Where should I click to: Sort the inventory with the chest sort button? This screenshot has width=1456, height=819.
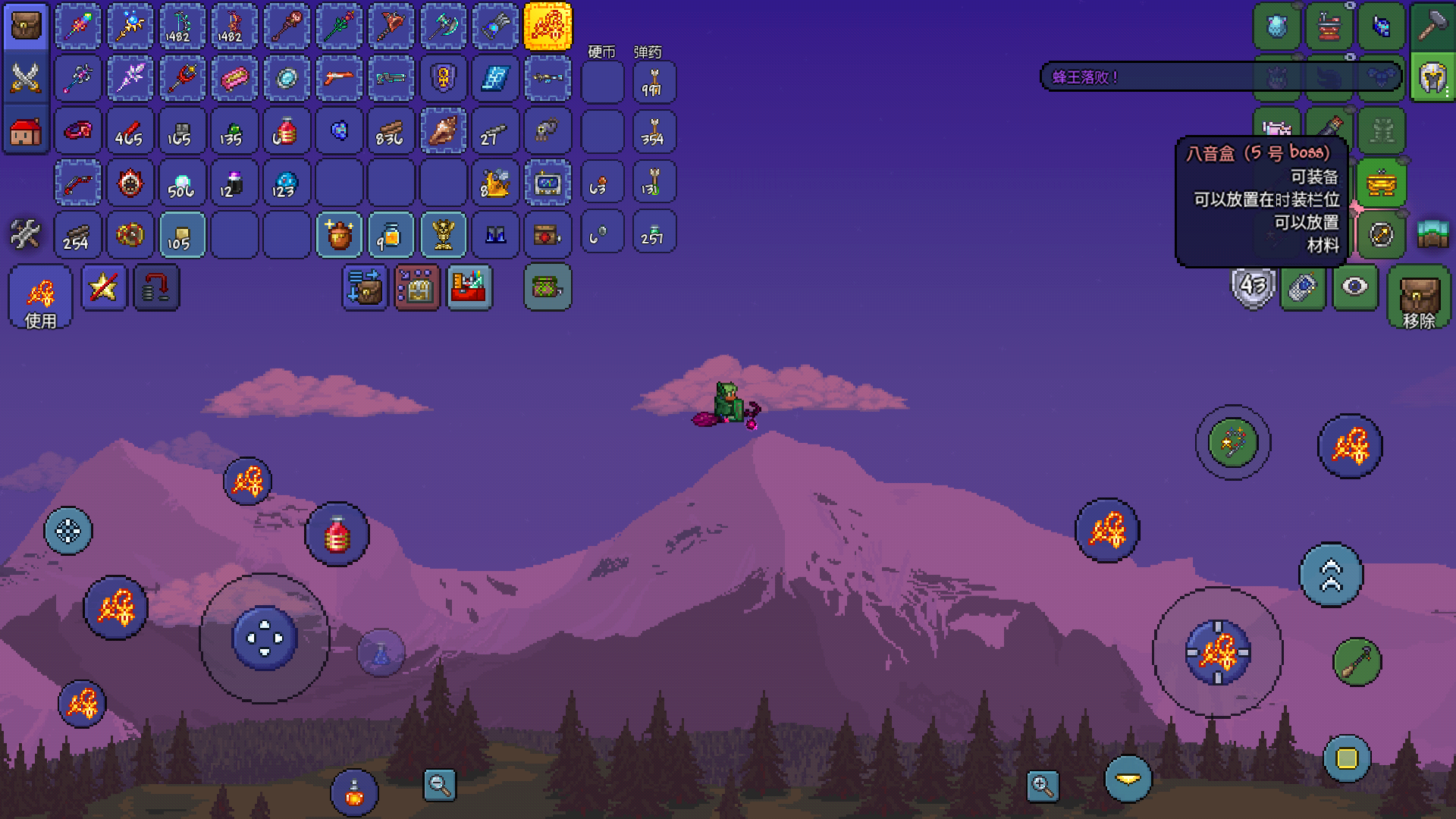[x=417, y=287]
